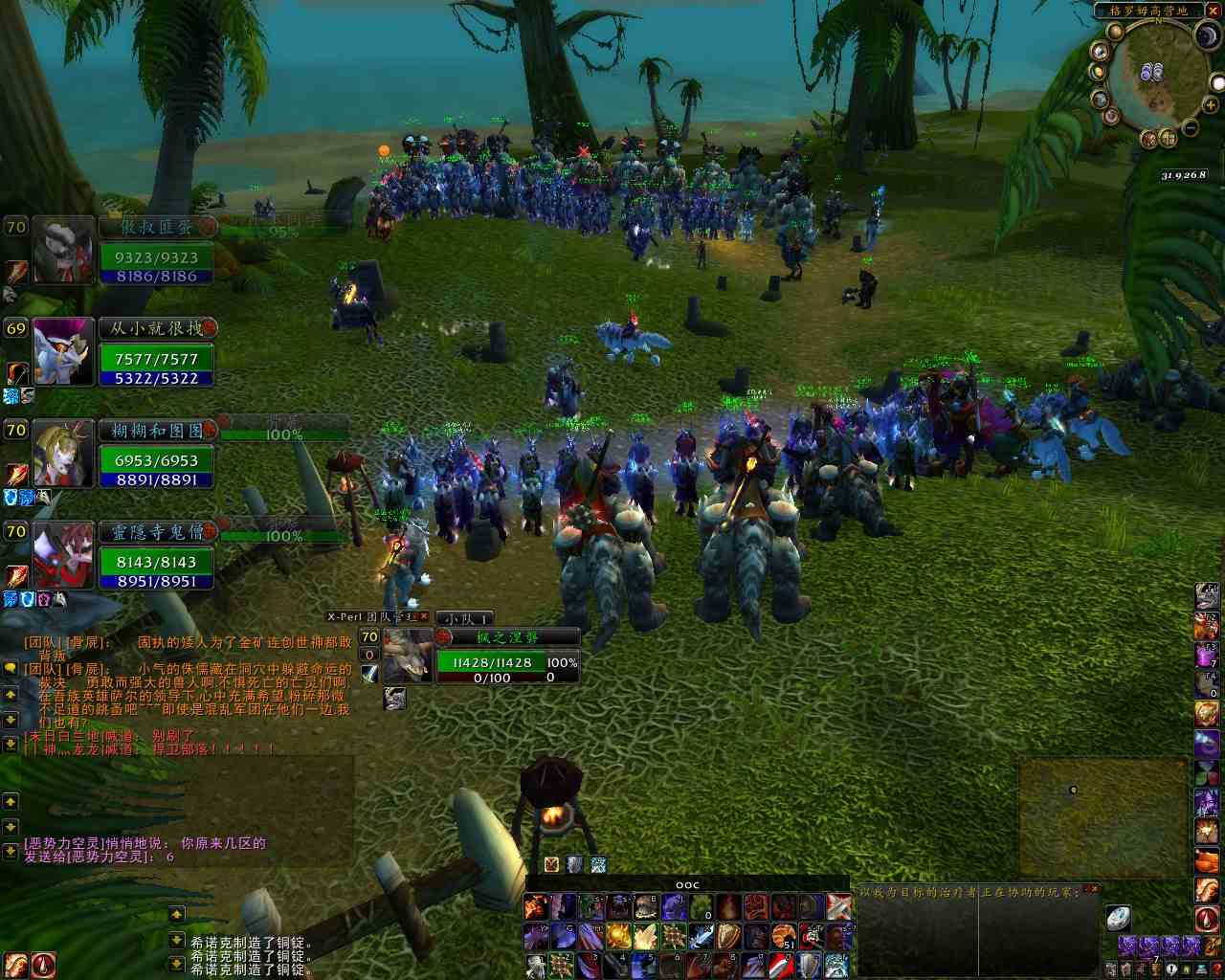1225x980 pixels.
Task: Use the crossed swords attack ability
Action: click(x=839, y=905)
